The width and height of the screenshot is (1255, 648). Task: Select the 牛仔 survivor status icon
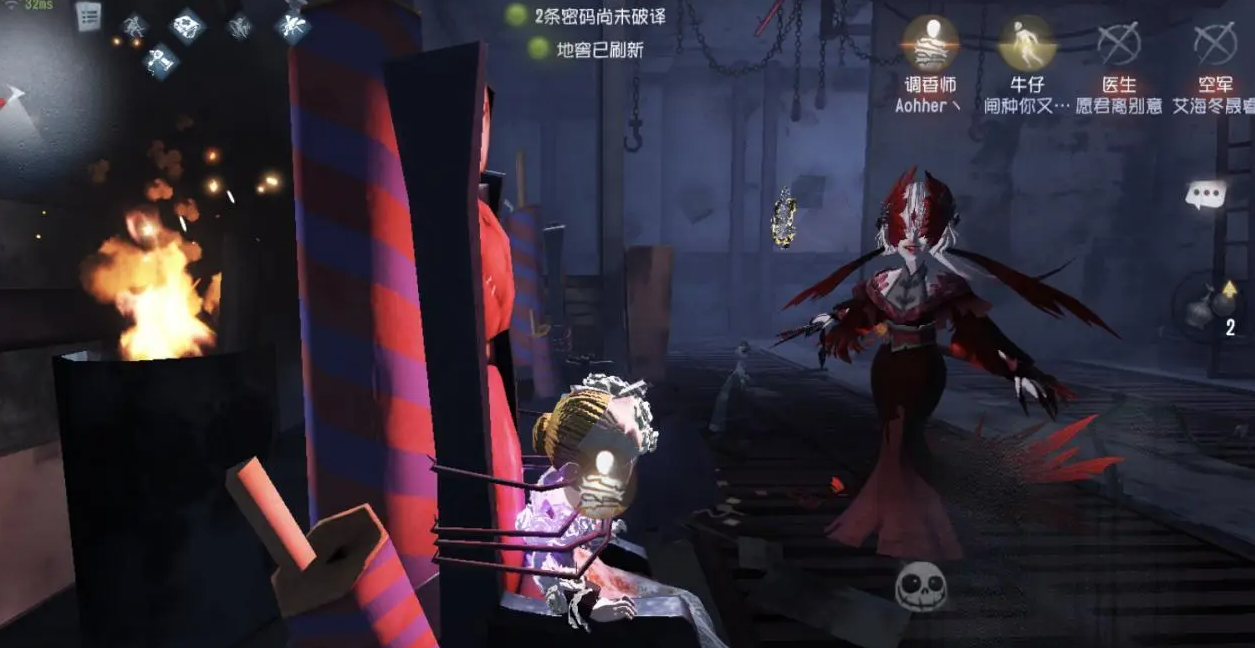[1026, 42]
